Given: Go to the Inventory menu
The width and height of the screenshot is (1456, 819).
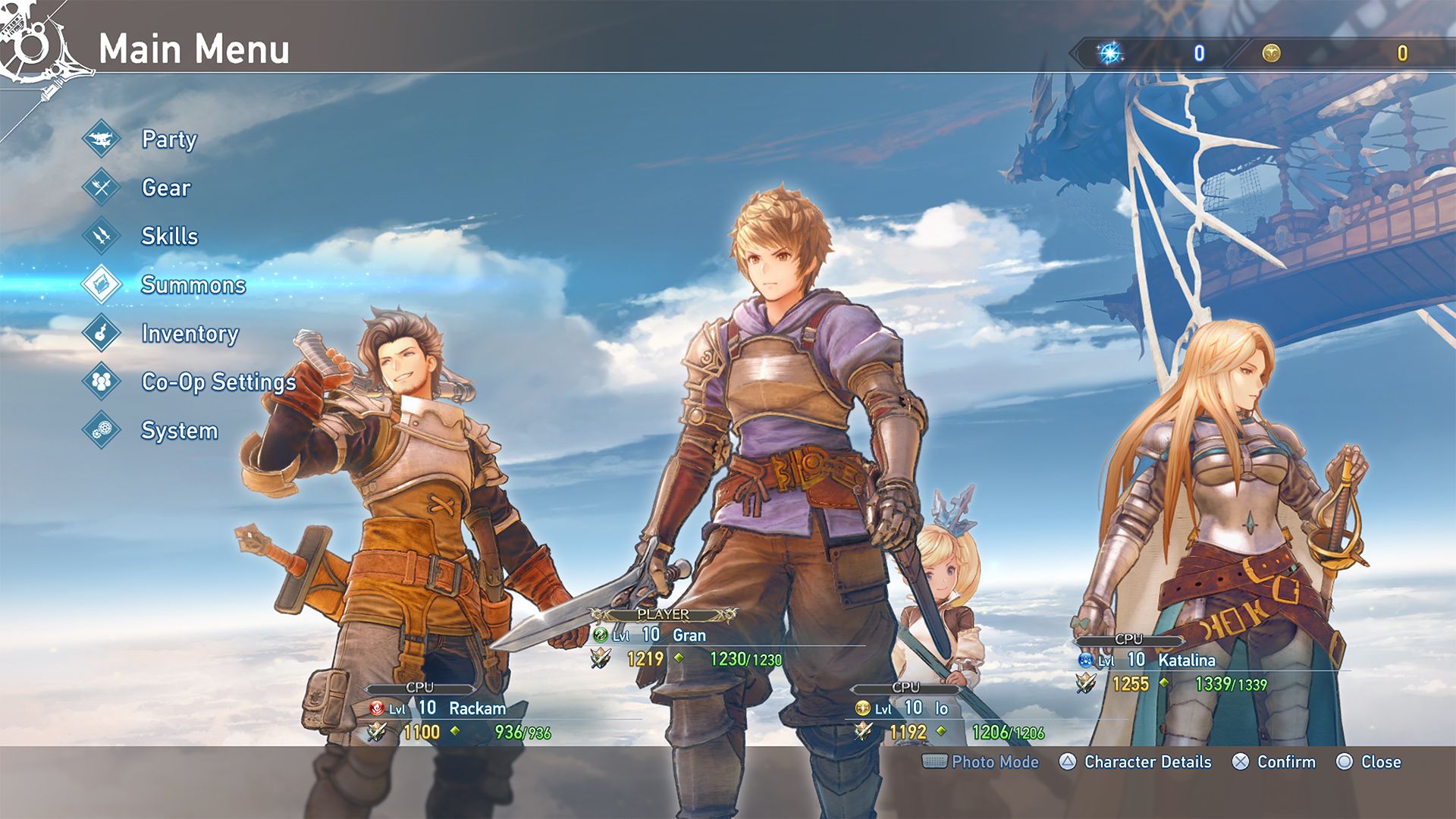Looking at the screenshot, I should pos(190,334).
